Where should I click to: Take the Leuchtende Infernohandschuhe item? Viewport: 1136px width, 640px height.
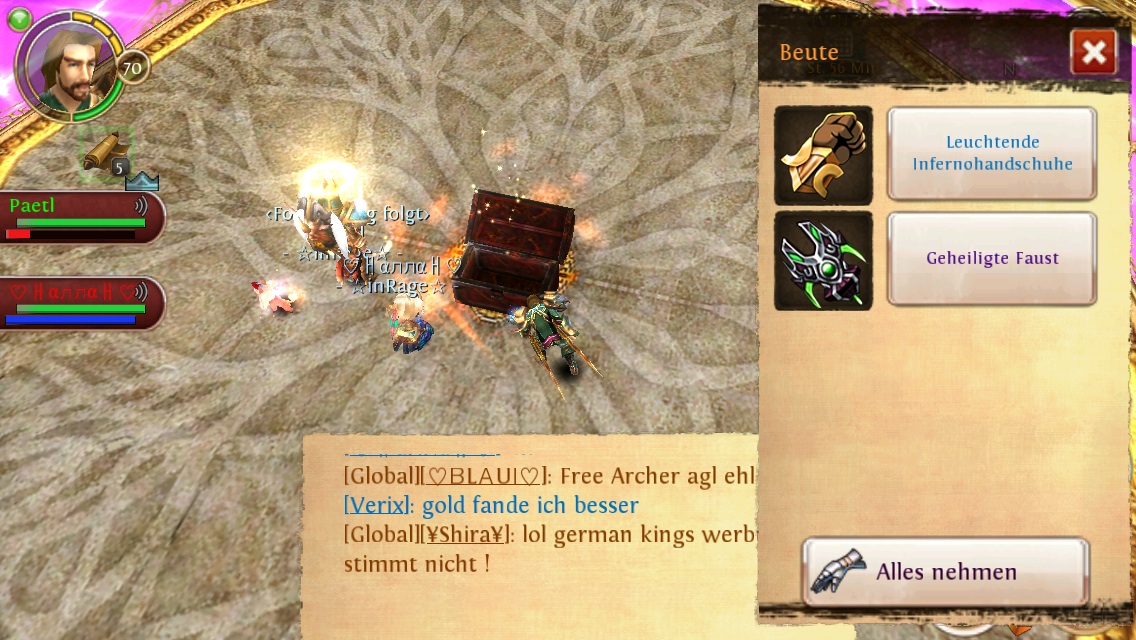pyautogui.click(x=991, y=154)
